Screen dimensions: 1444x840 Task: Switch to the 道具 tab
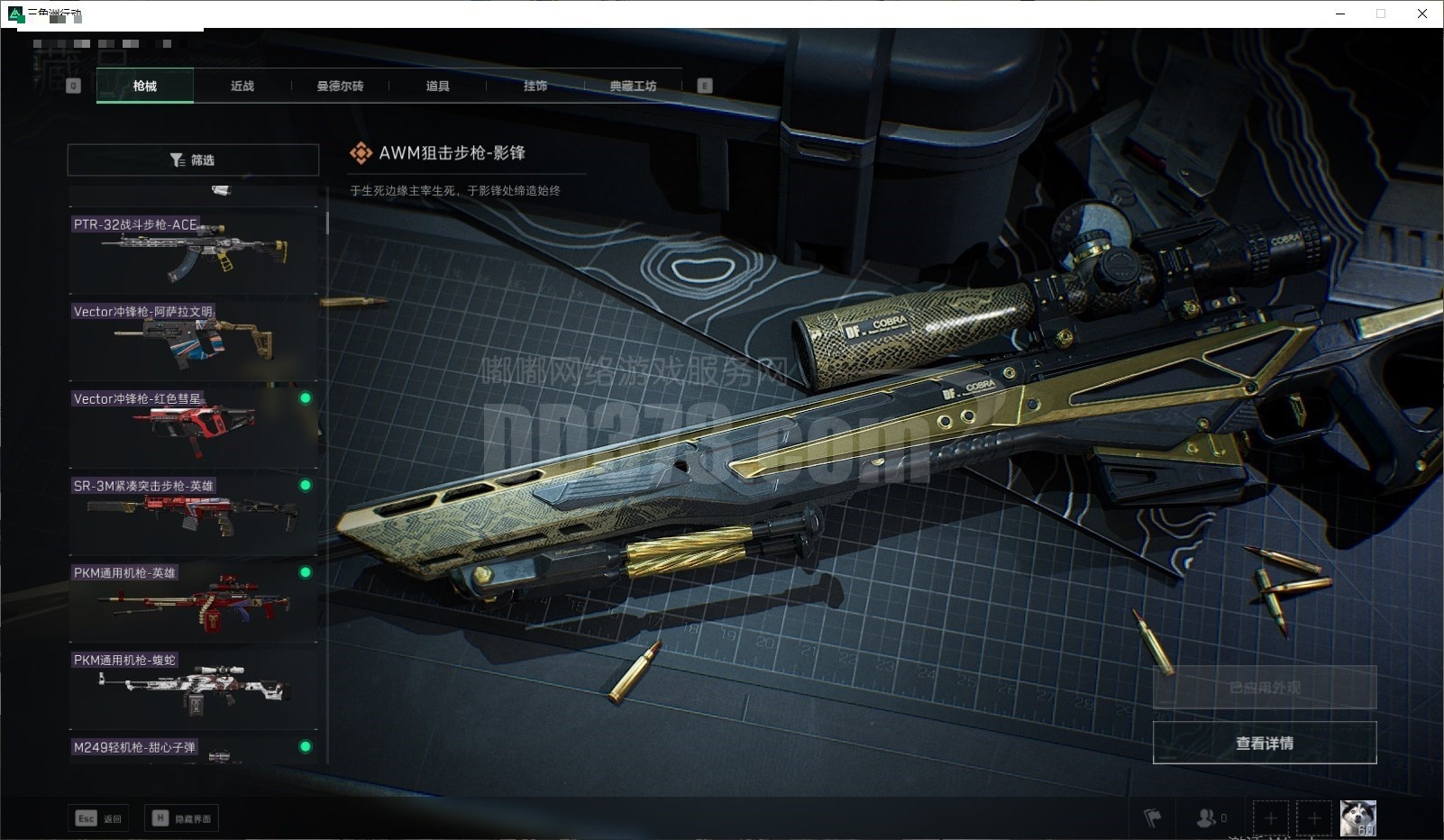(x=437, y=87)
